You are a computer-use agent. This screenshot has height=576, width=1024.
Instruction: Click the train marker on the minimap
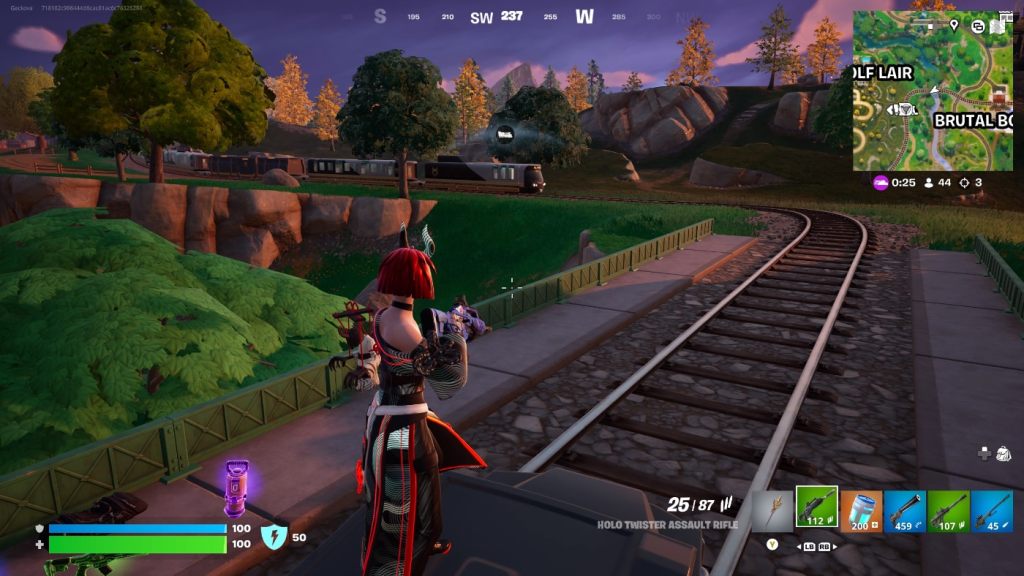point(905,109)
